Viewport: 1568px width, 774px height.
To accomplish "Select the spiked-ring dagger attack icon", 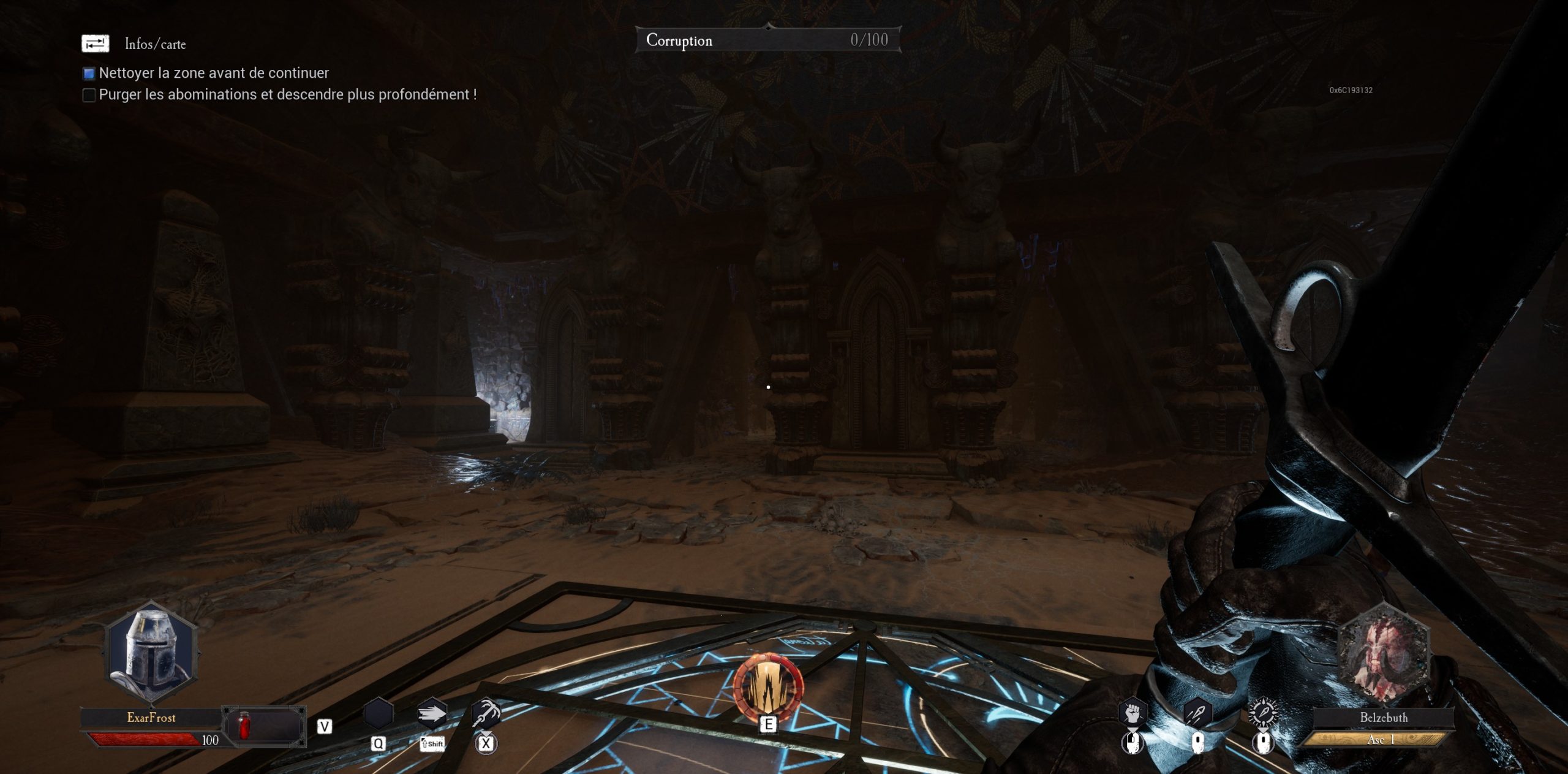I will 1262,713.
